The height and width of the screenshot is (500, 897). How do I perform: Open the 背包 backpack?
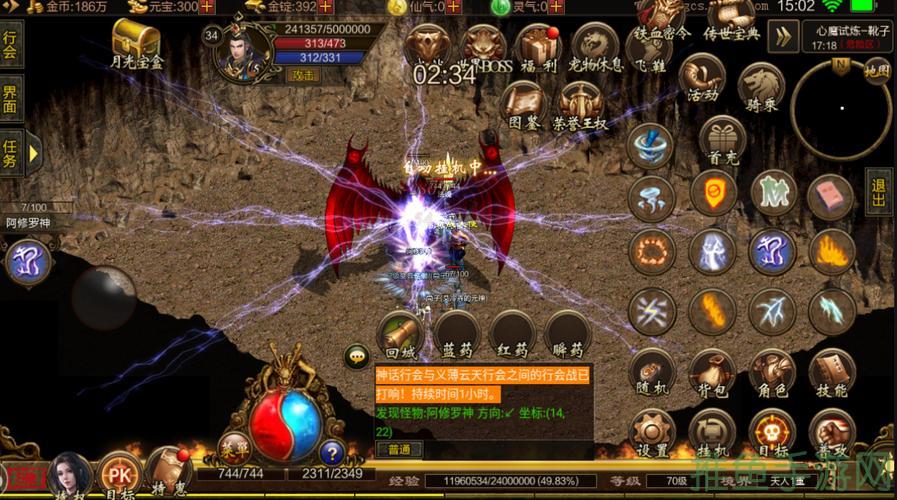(x=712, y=373)
